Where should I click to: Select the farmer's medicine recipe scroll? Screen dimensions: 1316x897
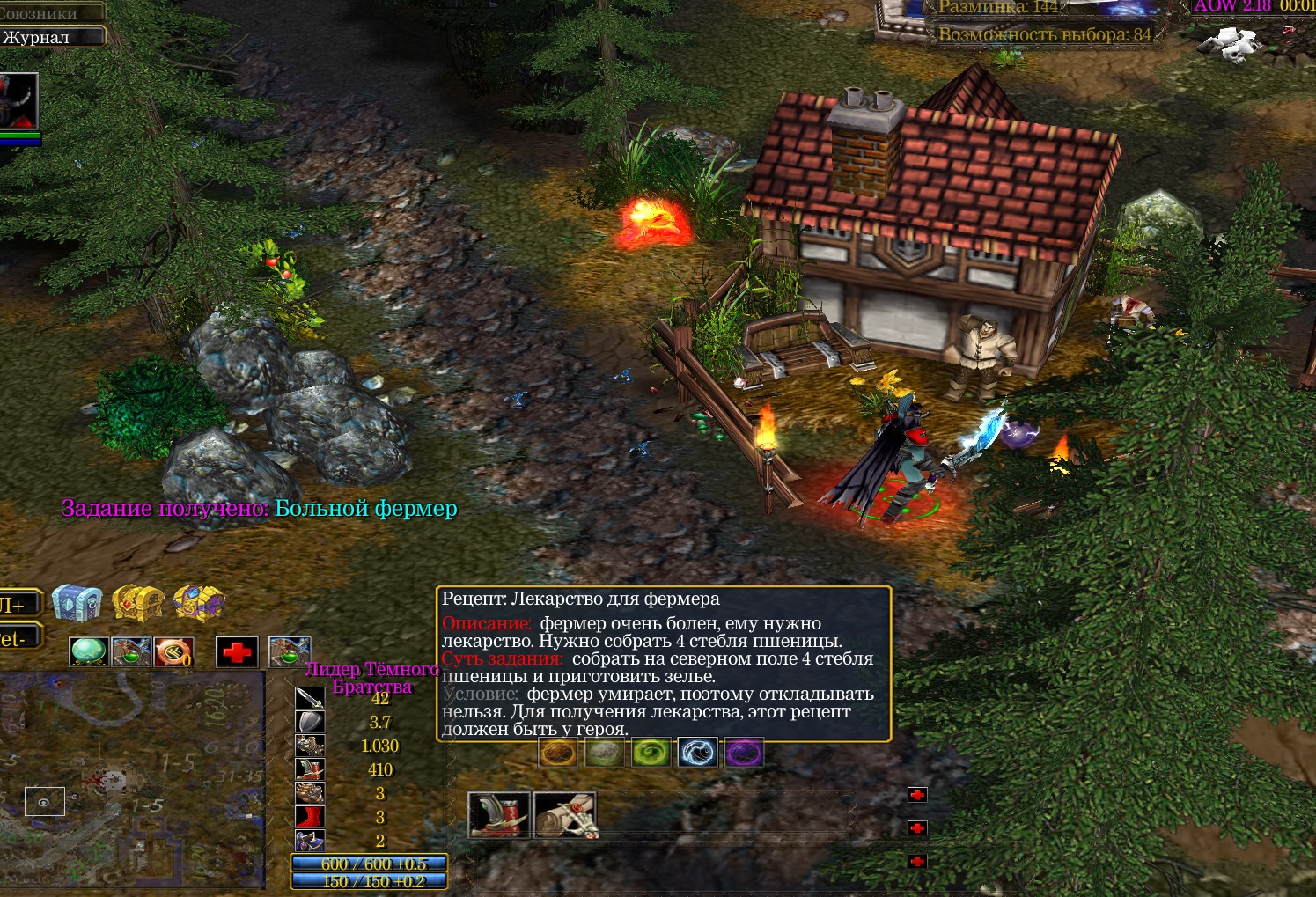(564, 814)
